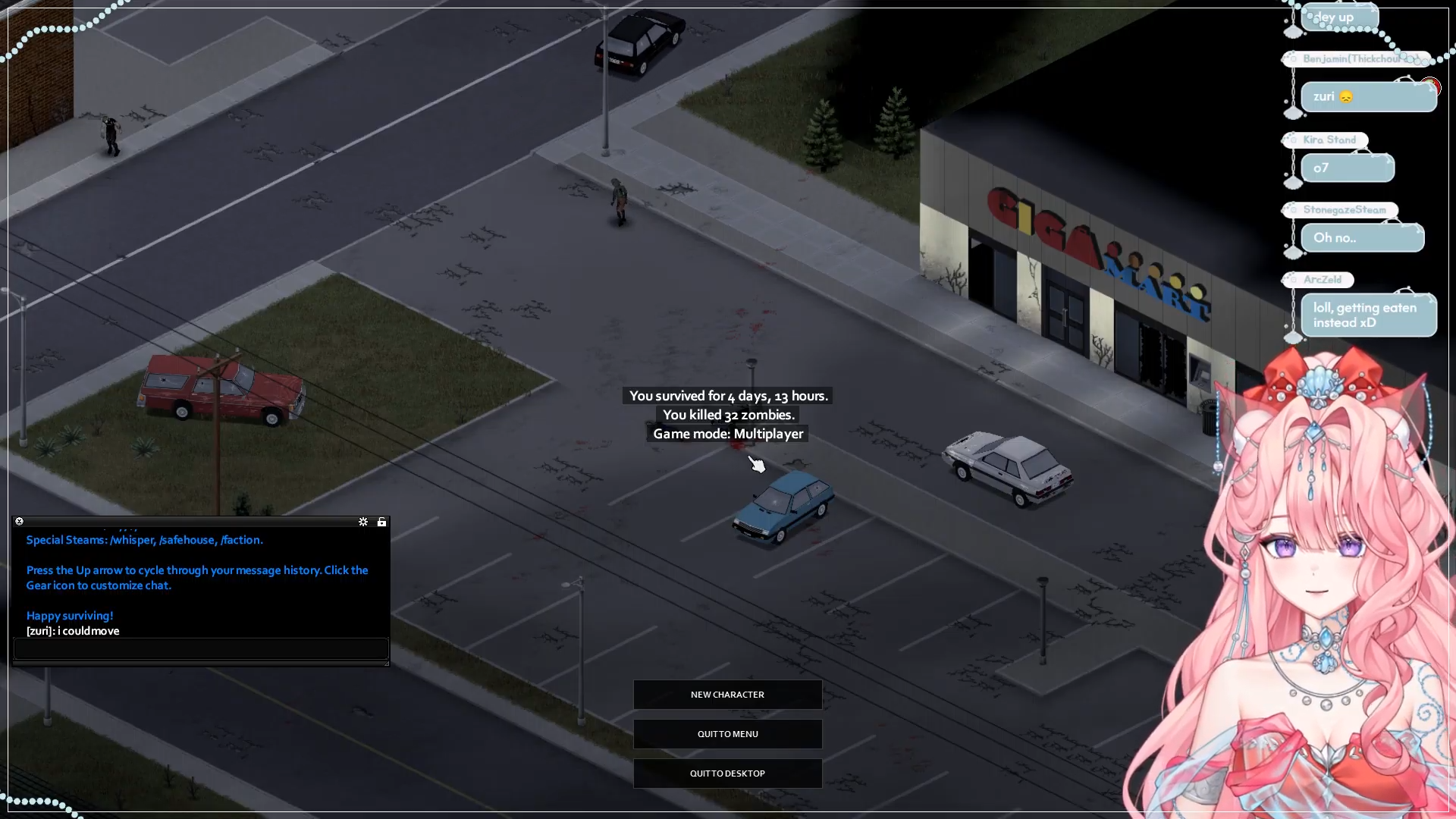Close the chat window
Screen dimensions: 1456x819
20,522
